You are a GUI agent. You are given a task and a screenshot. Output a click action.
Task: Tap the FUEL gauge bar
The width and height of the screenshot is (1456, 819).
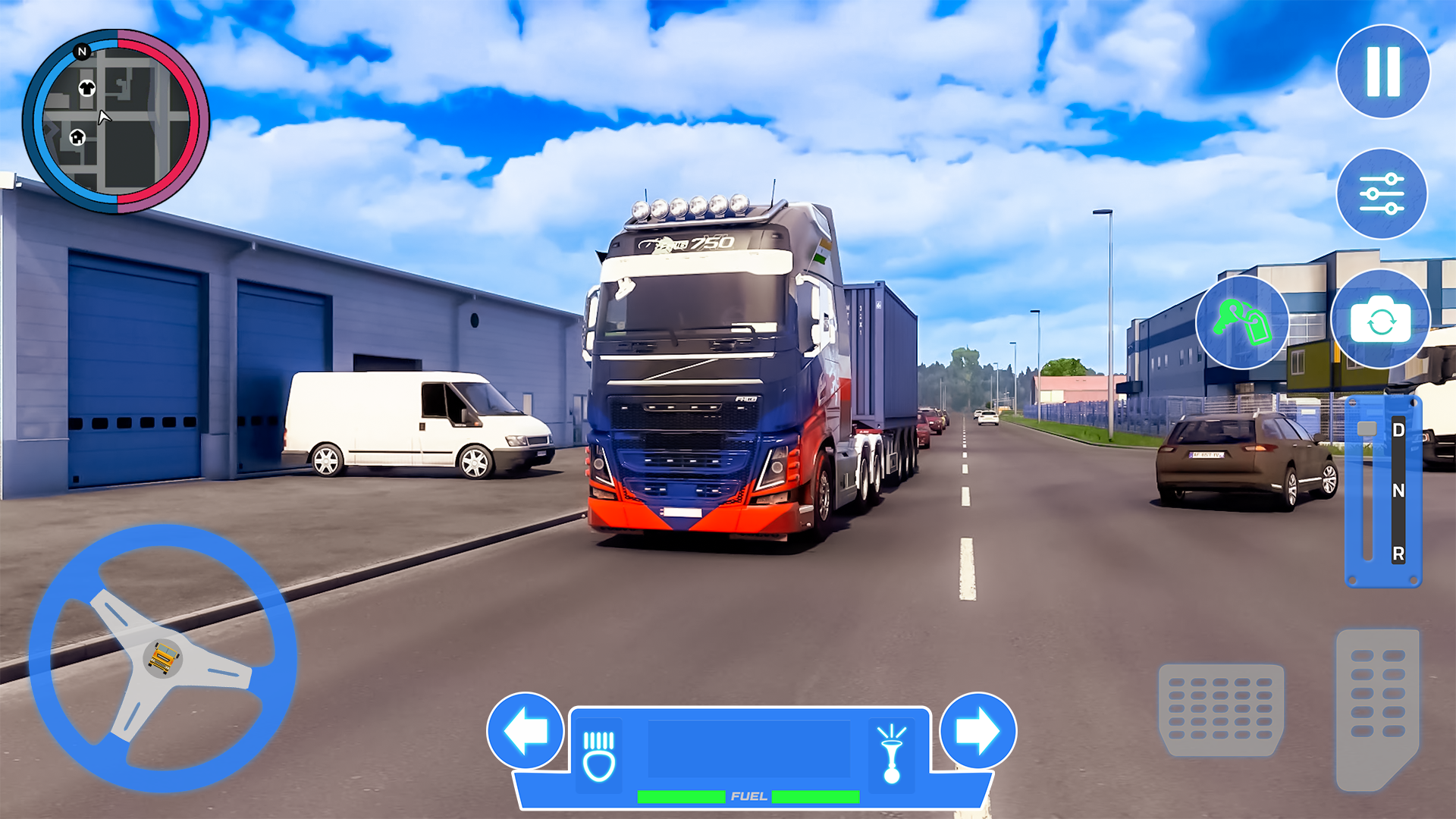point(747,796)
